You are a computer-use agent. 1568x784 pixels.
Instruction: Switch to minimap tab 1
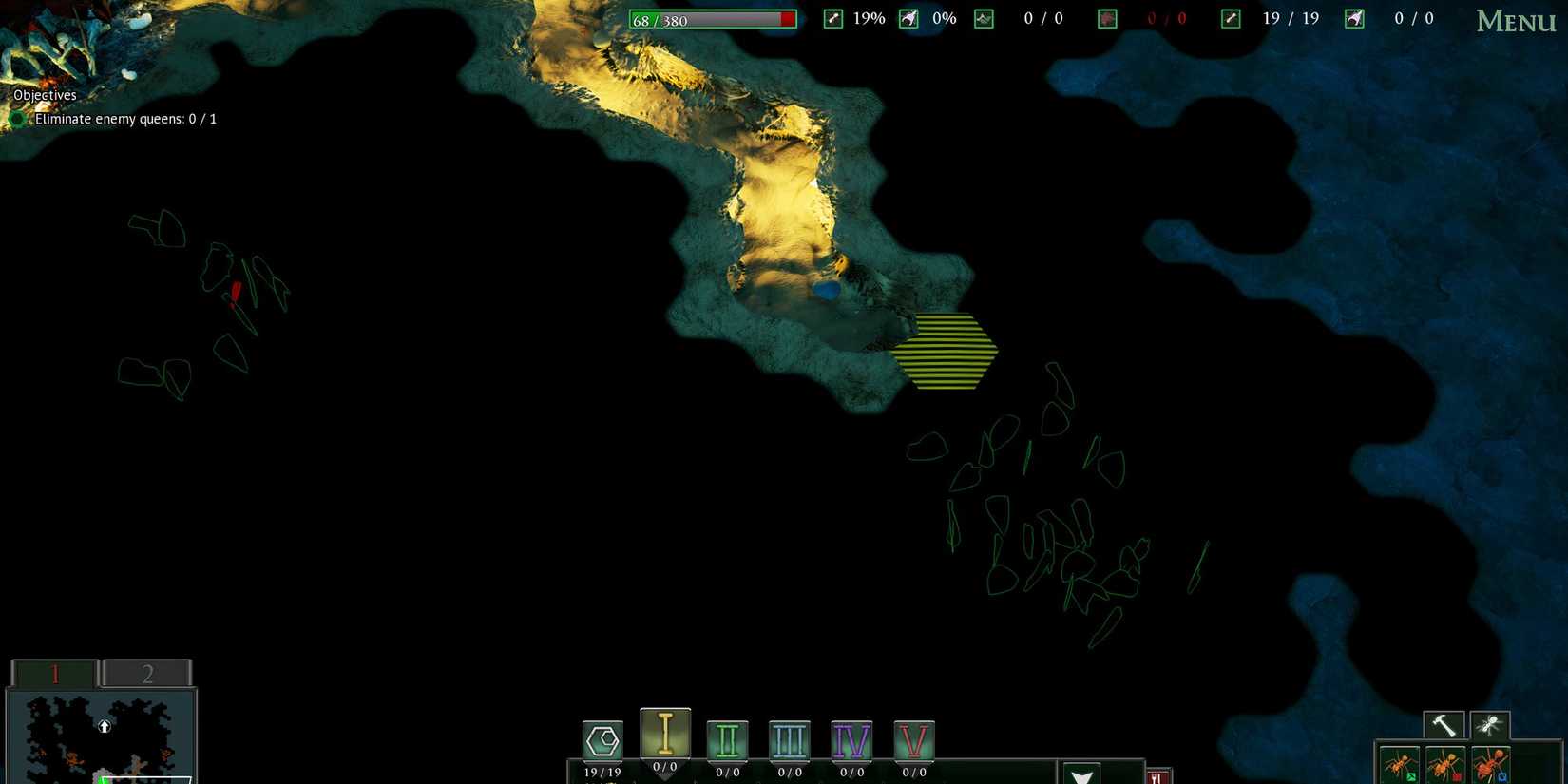[54, 673]
